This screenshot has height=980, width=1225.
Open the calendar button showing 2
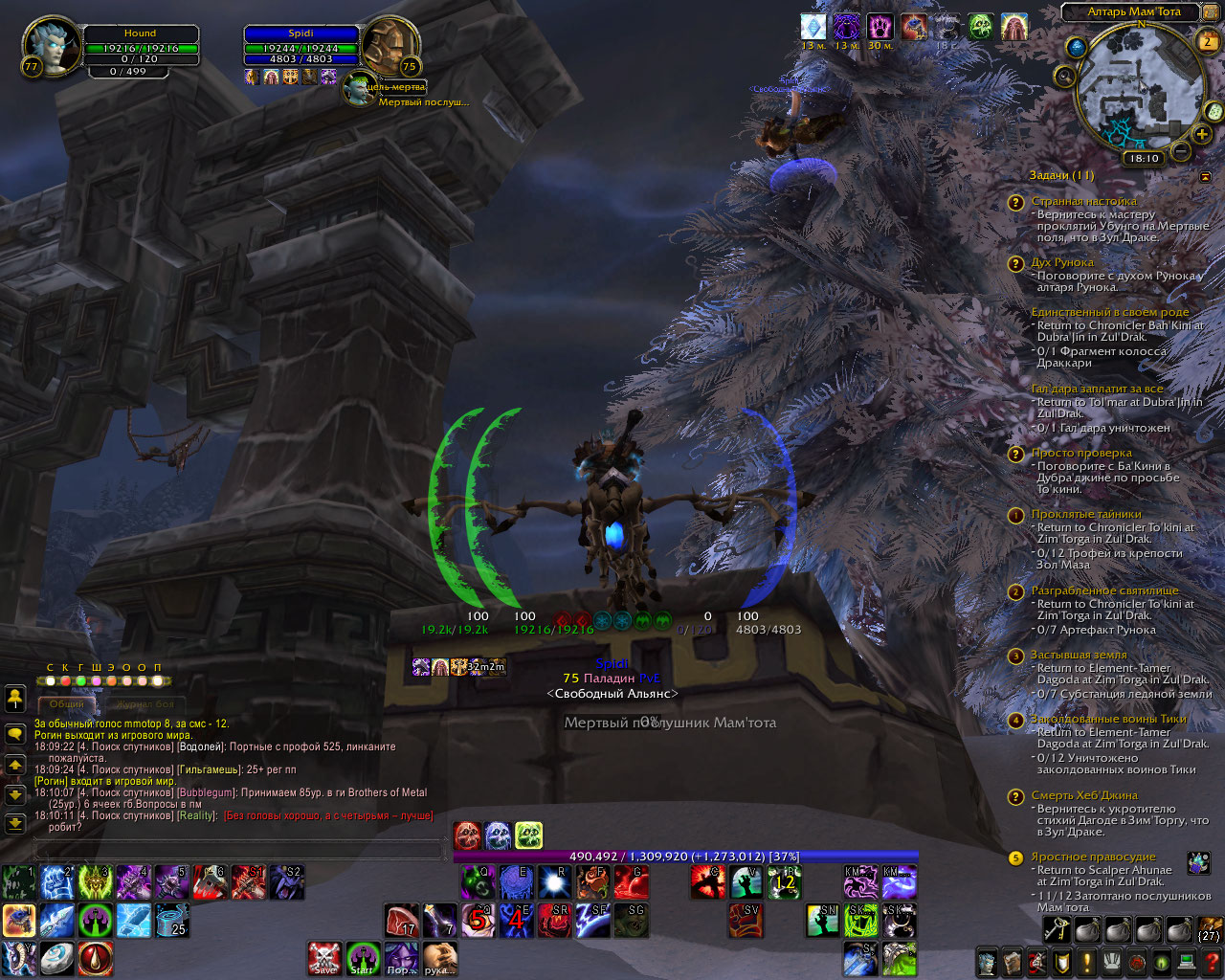click(1208, 40)
